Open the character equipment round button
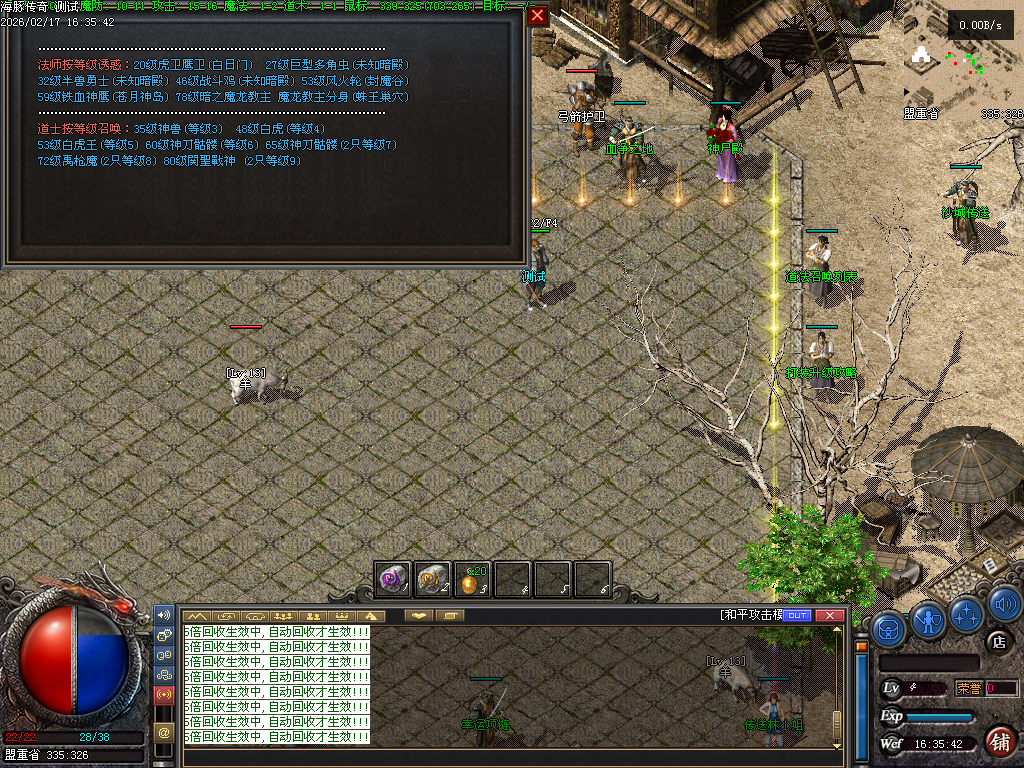Viewport: 1024px width, 768px height. pos(929,621)
